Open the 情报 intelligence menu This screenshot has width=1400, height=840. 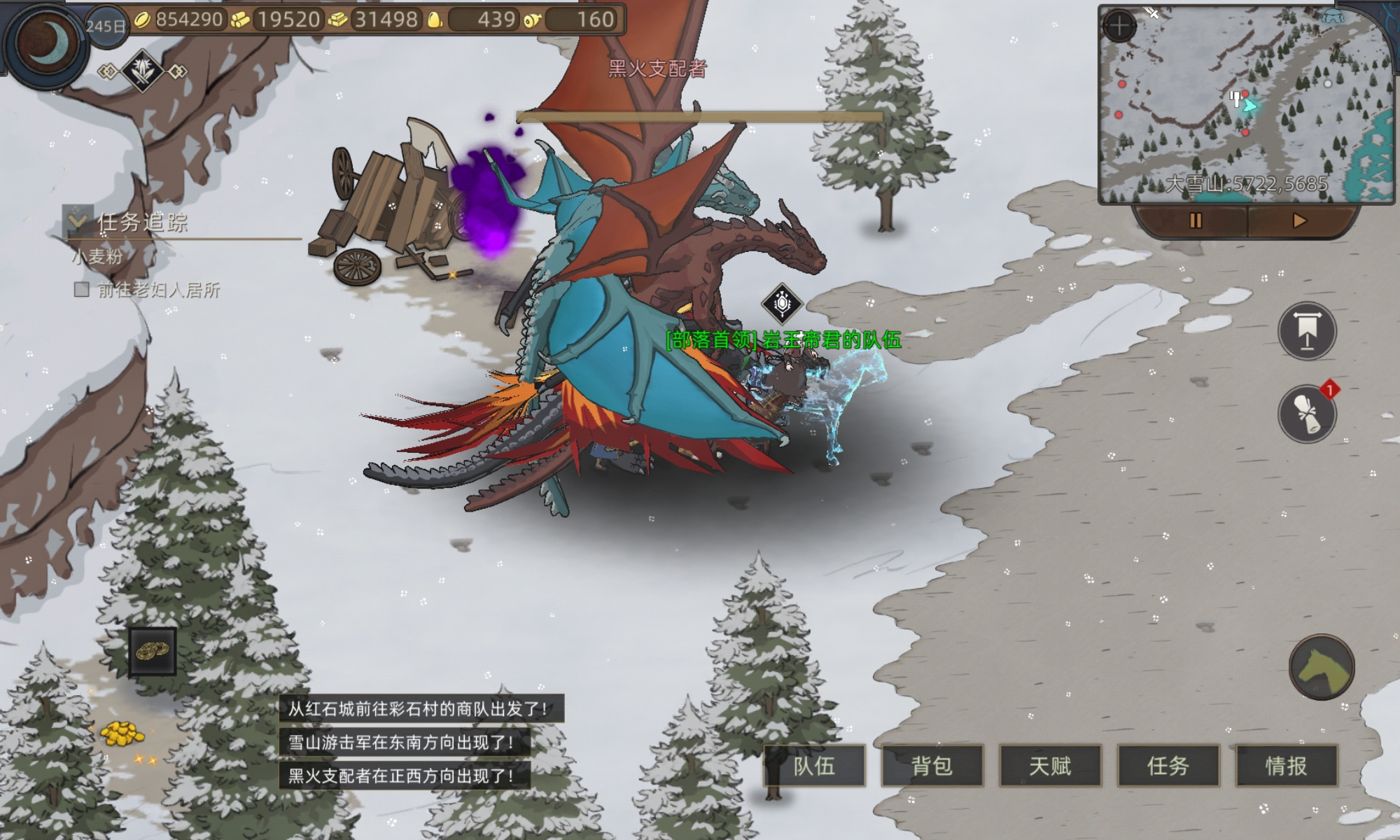point(1287,766)
